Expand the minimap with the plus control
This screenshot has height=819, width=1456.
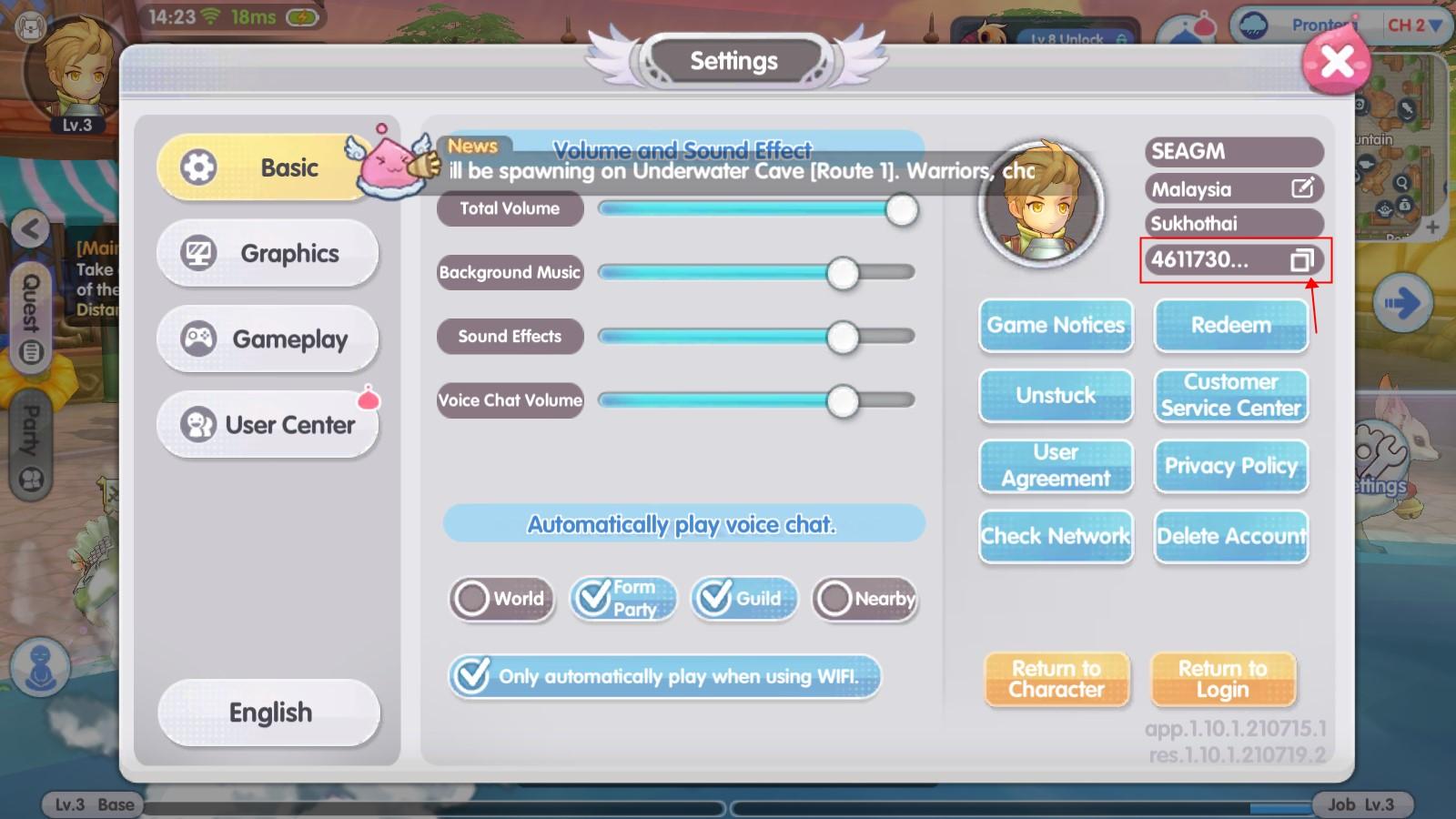point(1432,227)
